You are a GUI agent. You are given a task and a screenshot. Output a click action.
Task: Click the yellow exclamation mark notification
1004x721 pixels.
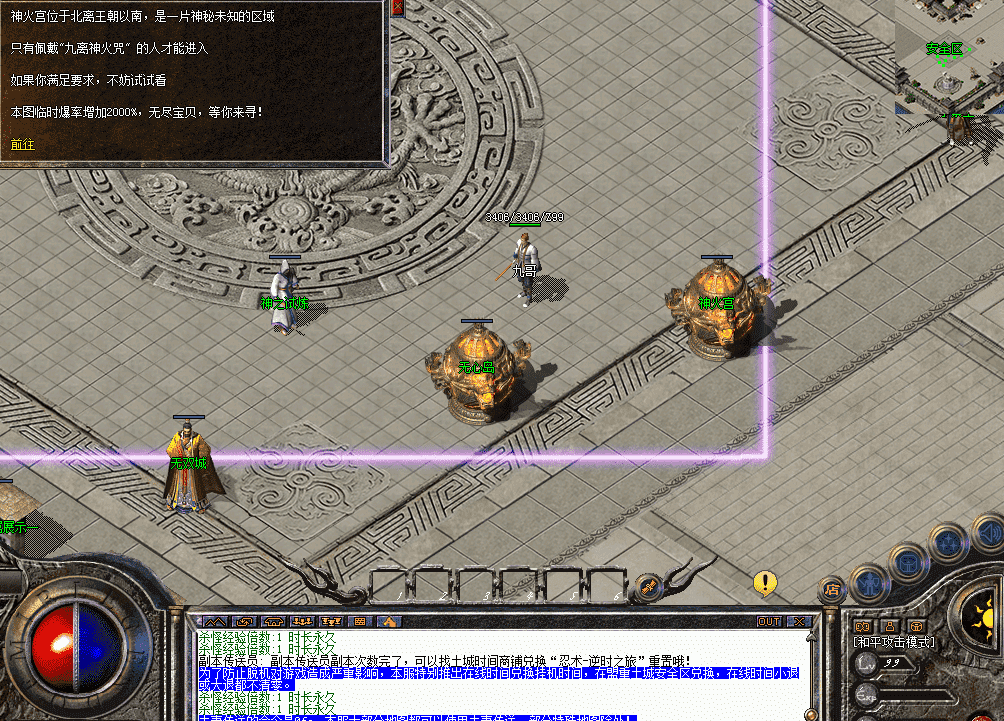(x=765, y=581)
